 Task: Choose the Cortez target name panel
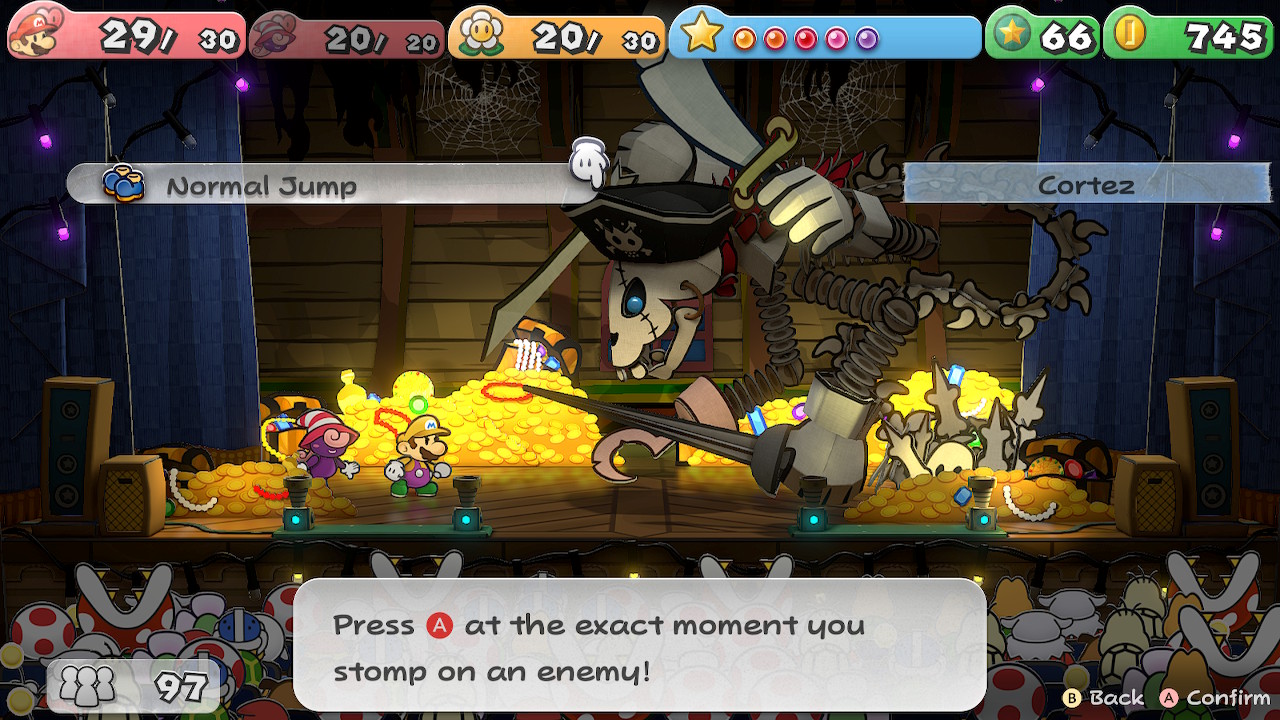[1085, 185]
